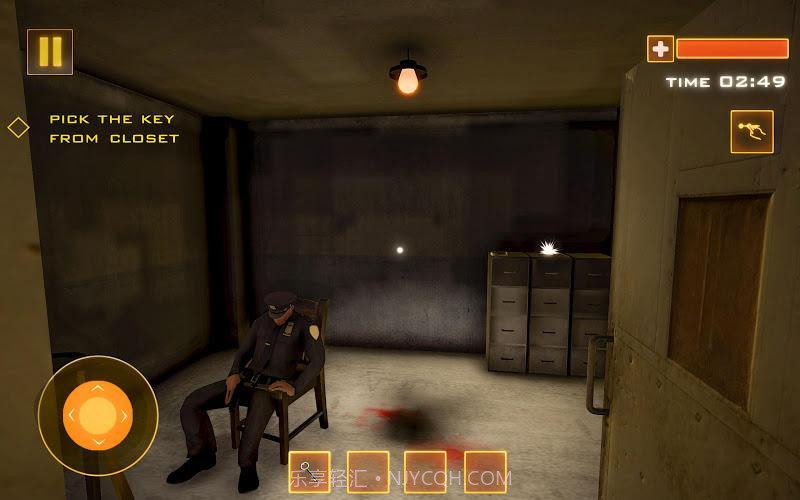Pause the game
Image resolution: width=800 pixels, height=500 pixels.
click(x=50, y=52)
